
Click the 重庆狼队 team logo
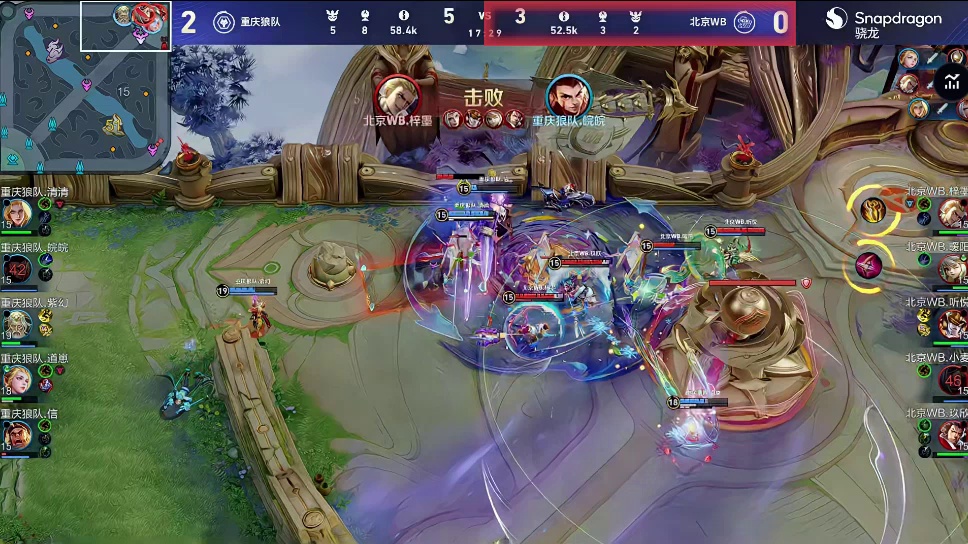coord(224,22)
